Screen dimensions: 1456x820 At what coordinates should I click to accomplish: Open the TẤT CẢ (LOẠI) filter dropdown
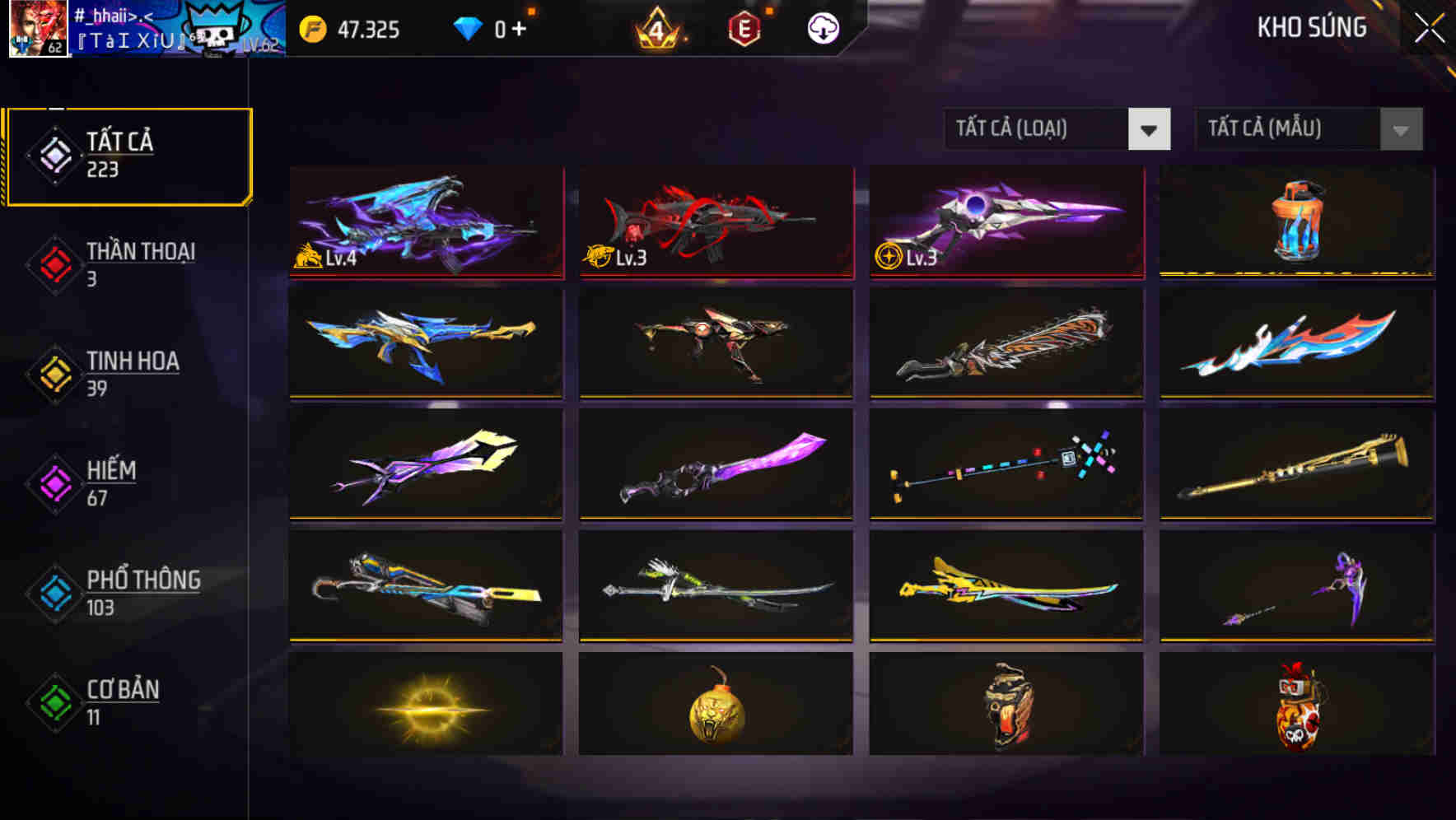click(1057, 129)
